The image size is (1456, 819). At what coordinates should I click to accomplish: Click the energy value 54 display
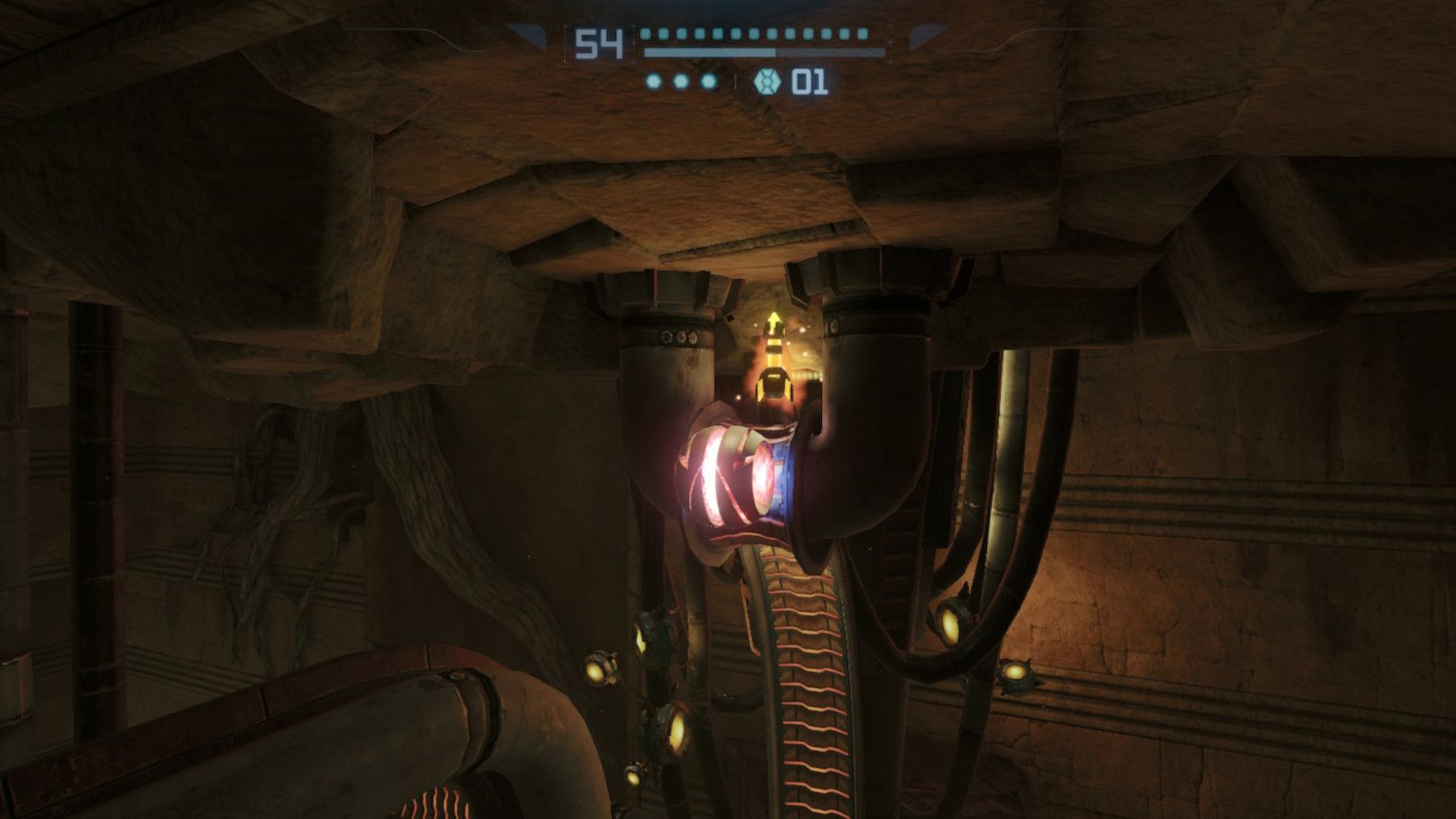click(598, 43)
